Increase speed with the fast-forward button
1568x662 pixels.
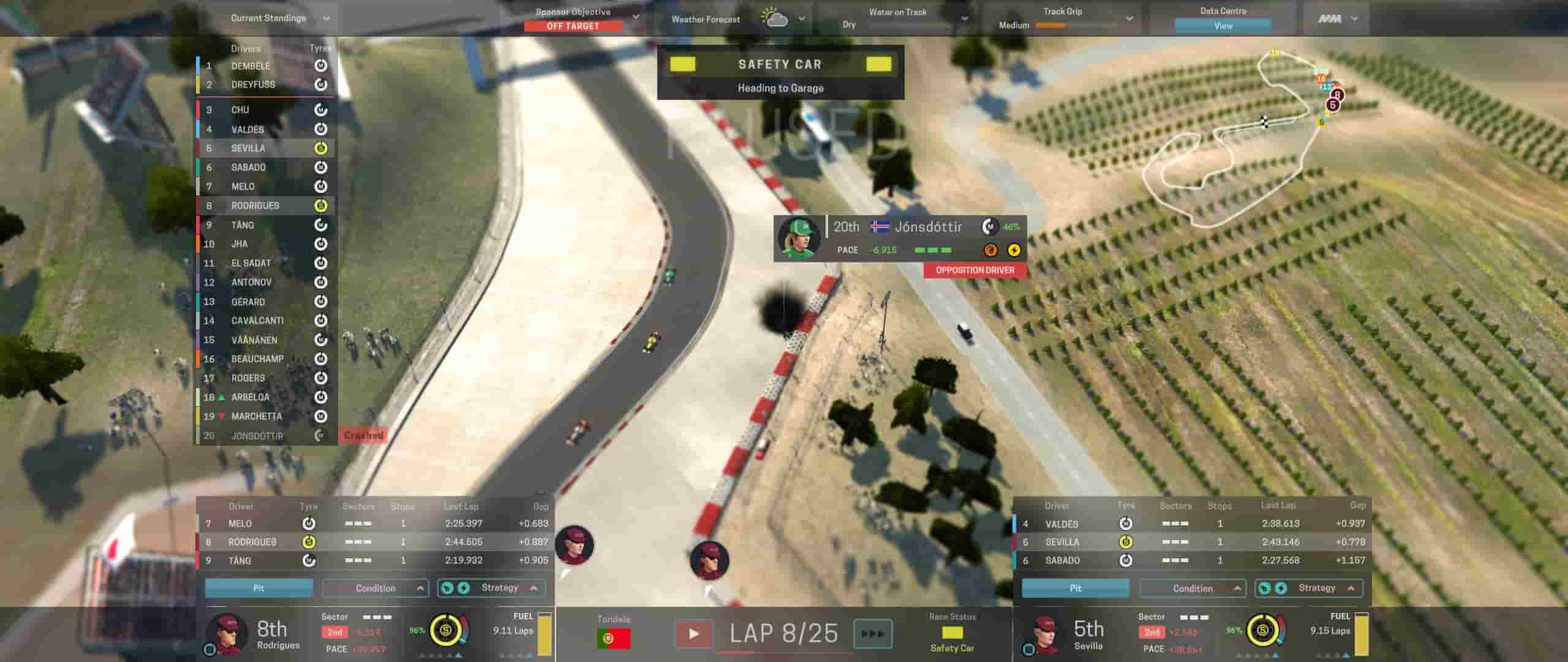[x=872, y=633]
